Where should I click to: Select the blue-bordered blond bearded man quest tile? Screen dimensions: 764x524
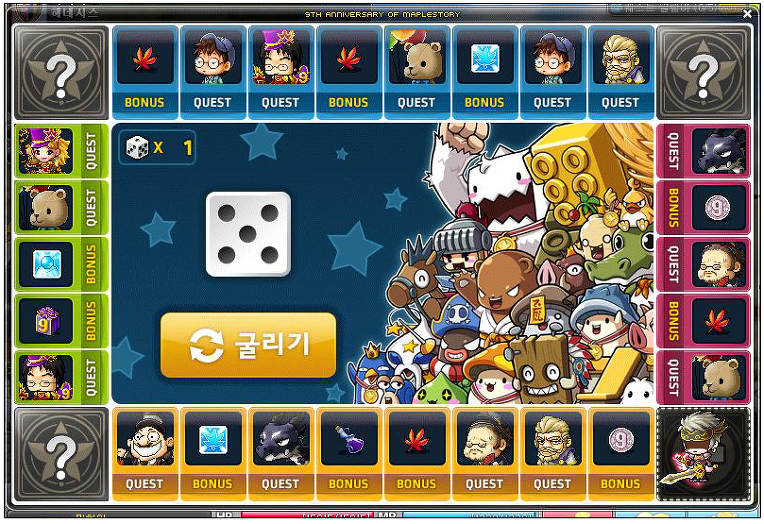[620, 67]
